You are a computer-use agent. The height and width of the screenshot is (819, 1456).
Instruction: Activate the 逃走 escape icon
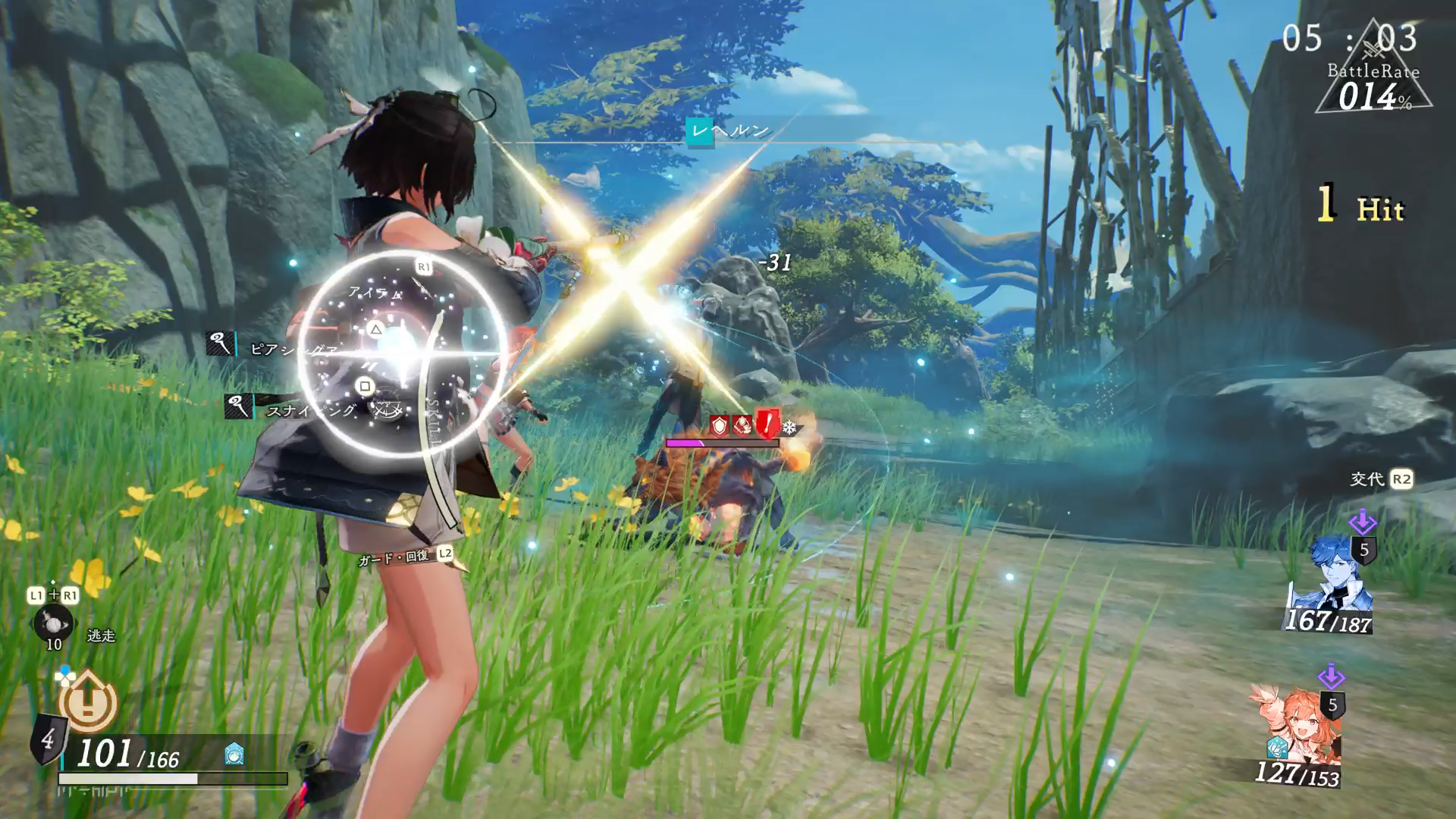54,623
